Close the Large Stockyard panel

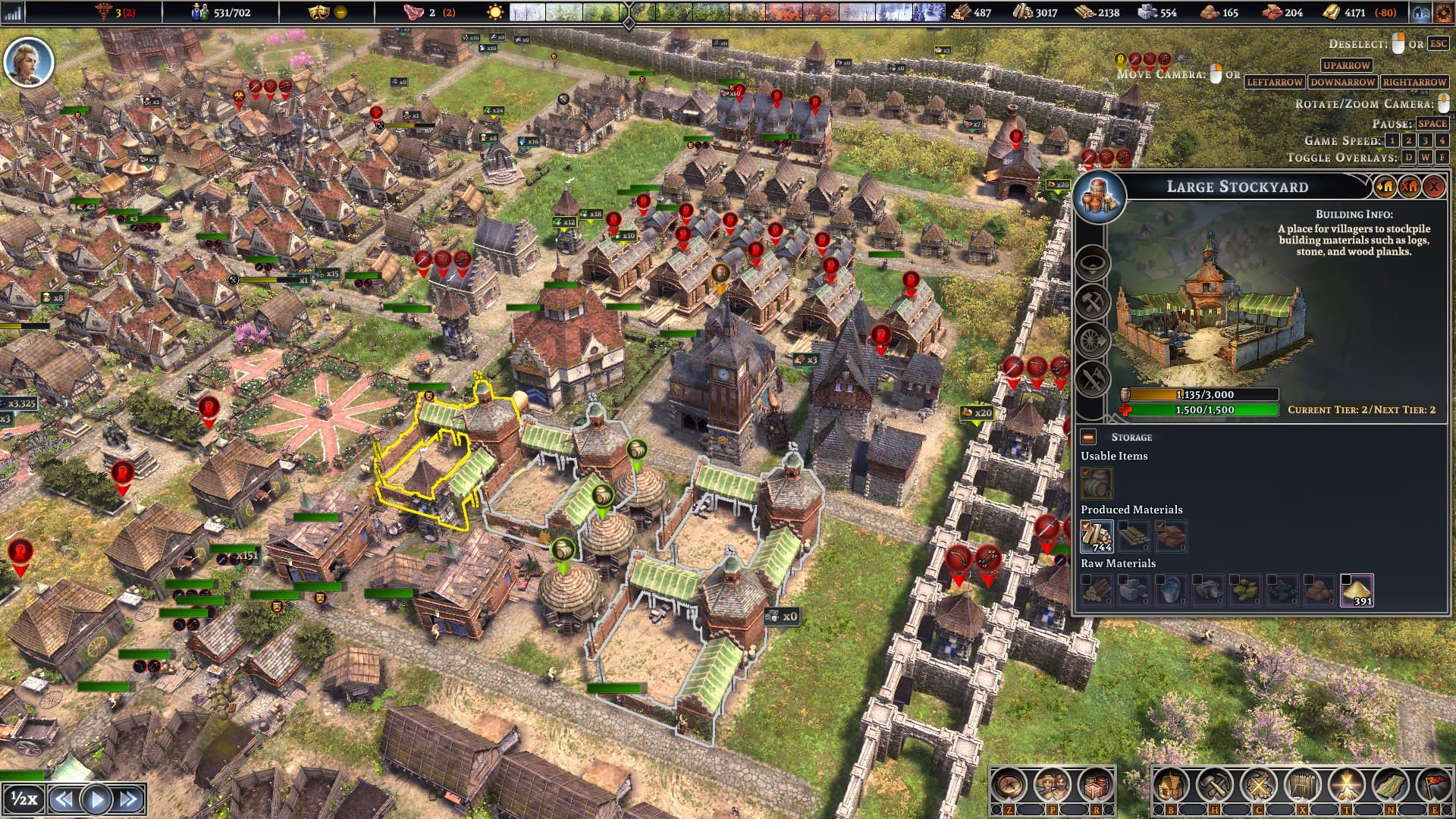pyautogui.click(x=1433, y=187)
